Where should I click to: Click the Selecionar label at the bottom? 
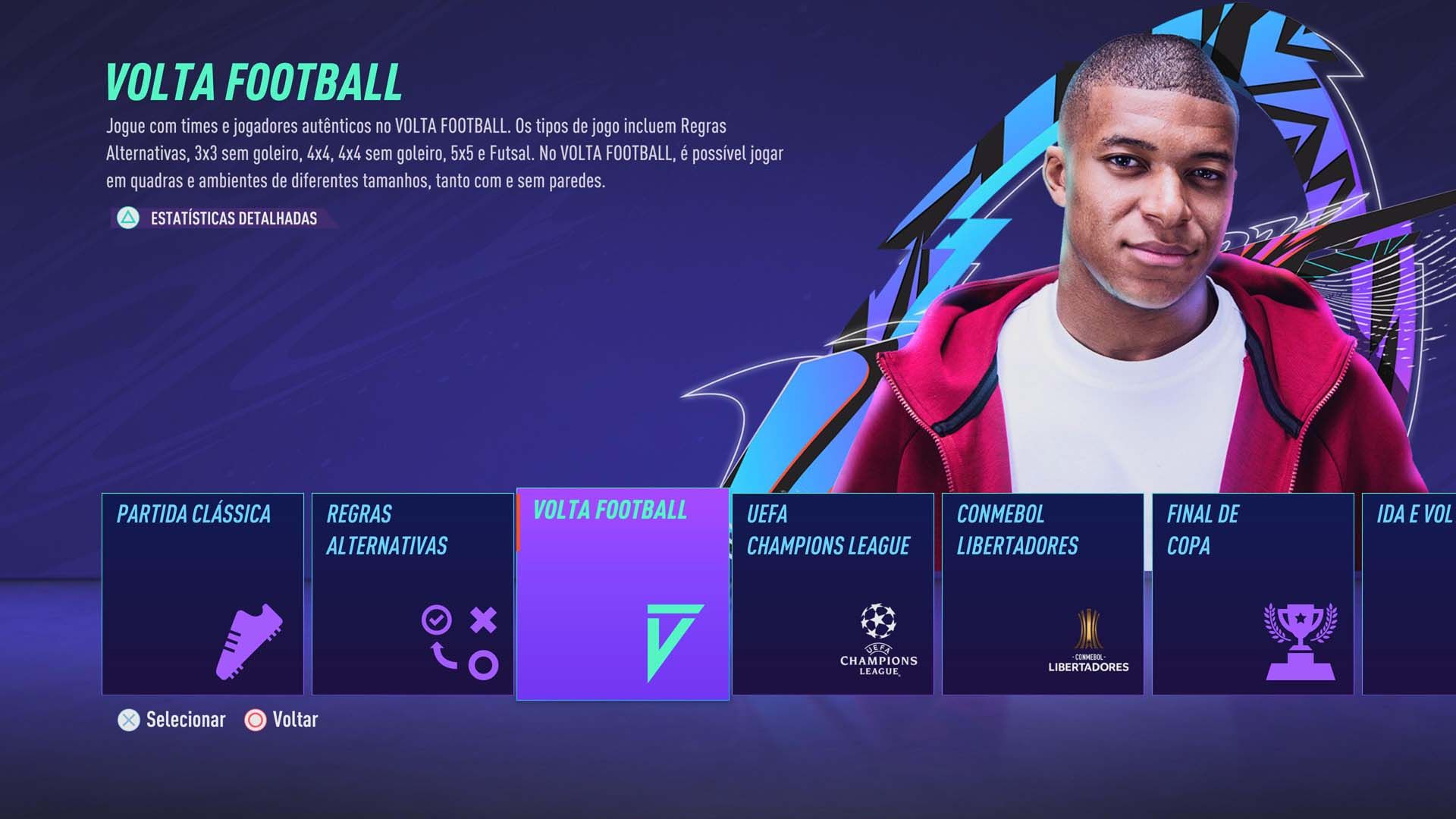point(184,720)
